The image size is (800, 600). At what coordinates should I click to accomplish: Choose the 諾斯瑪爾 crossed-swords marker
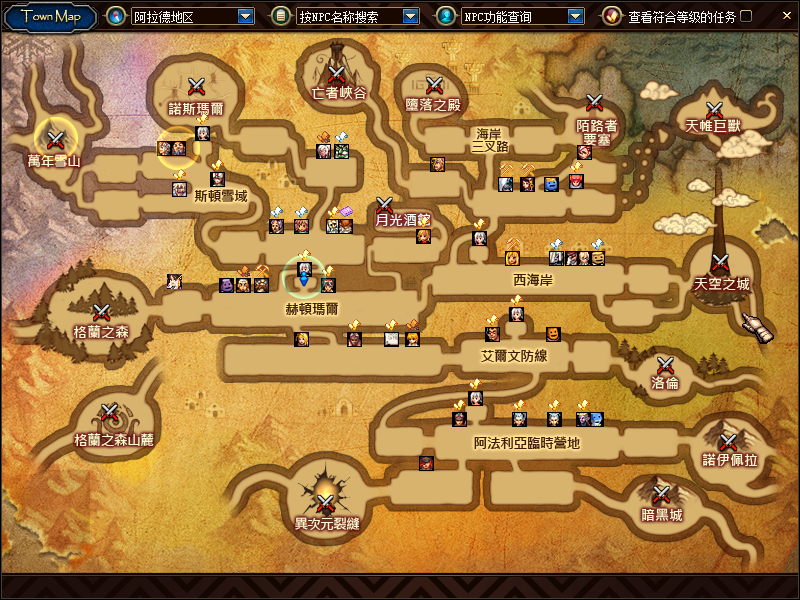coord(197,87)
